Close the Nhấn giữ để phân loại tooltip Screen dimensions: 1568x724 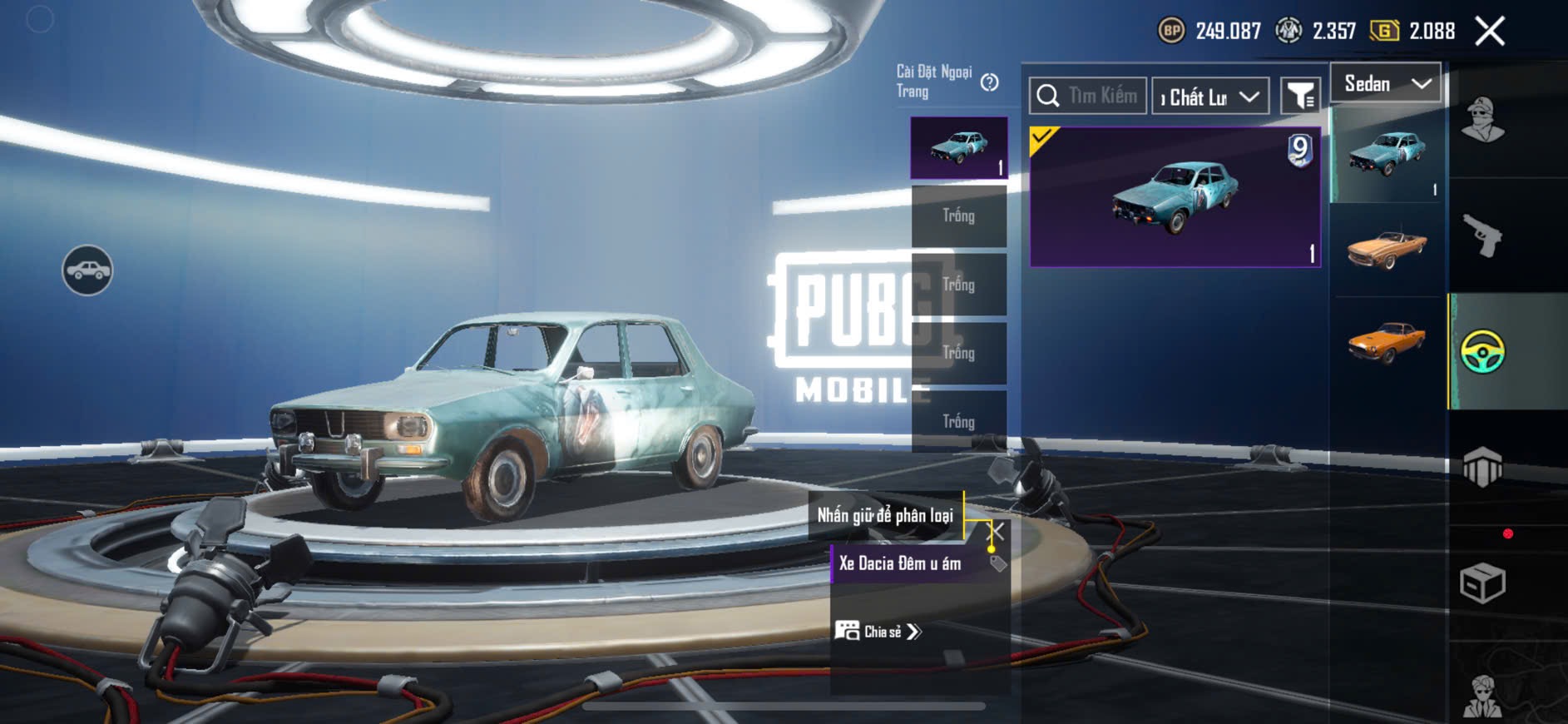(x=996, y=531)
